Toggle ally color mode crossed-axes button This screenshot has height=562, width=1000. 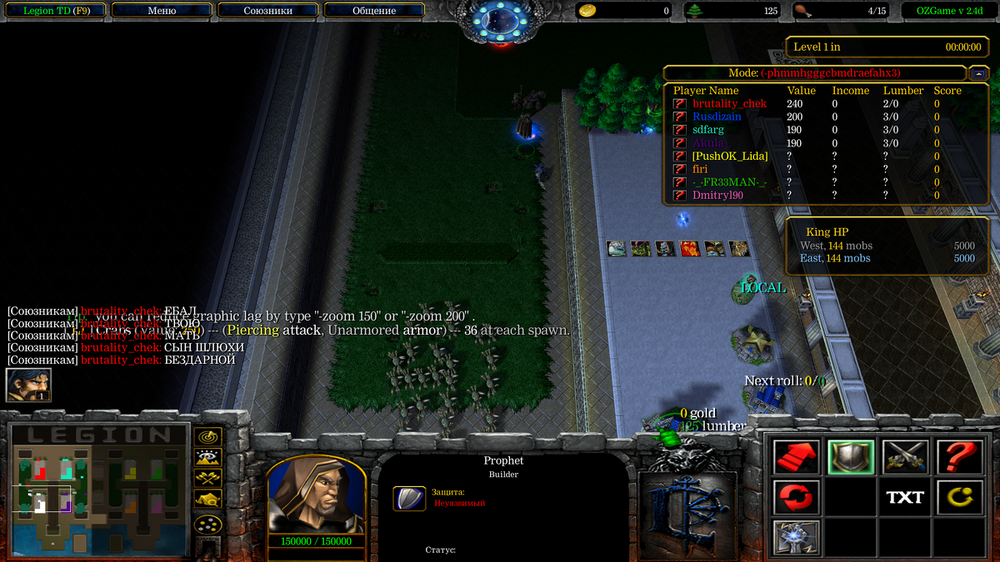pos(208,479)
